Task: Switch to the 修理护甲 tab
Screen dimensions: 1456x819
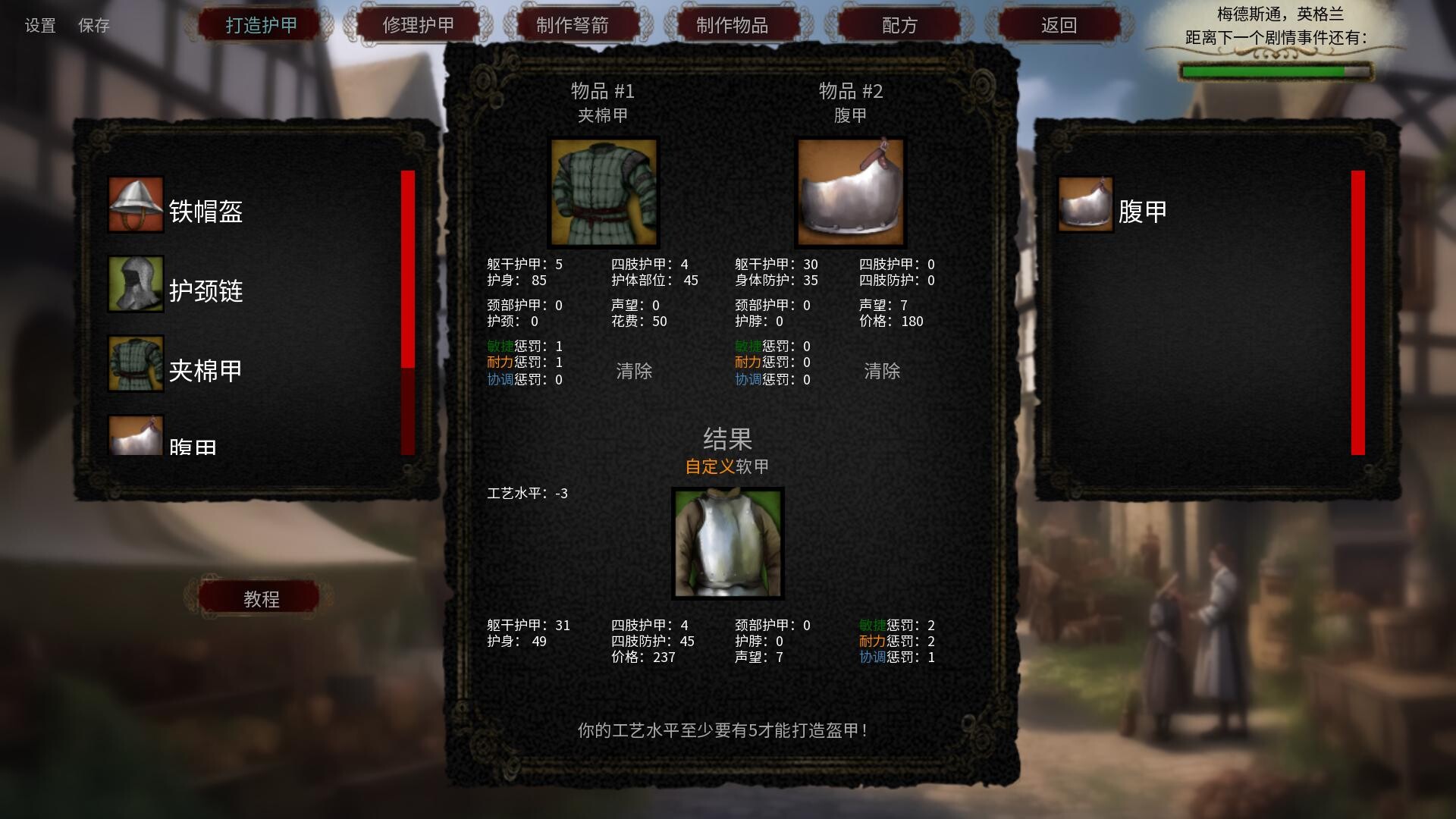Action: point(418,24)
